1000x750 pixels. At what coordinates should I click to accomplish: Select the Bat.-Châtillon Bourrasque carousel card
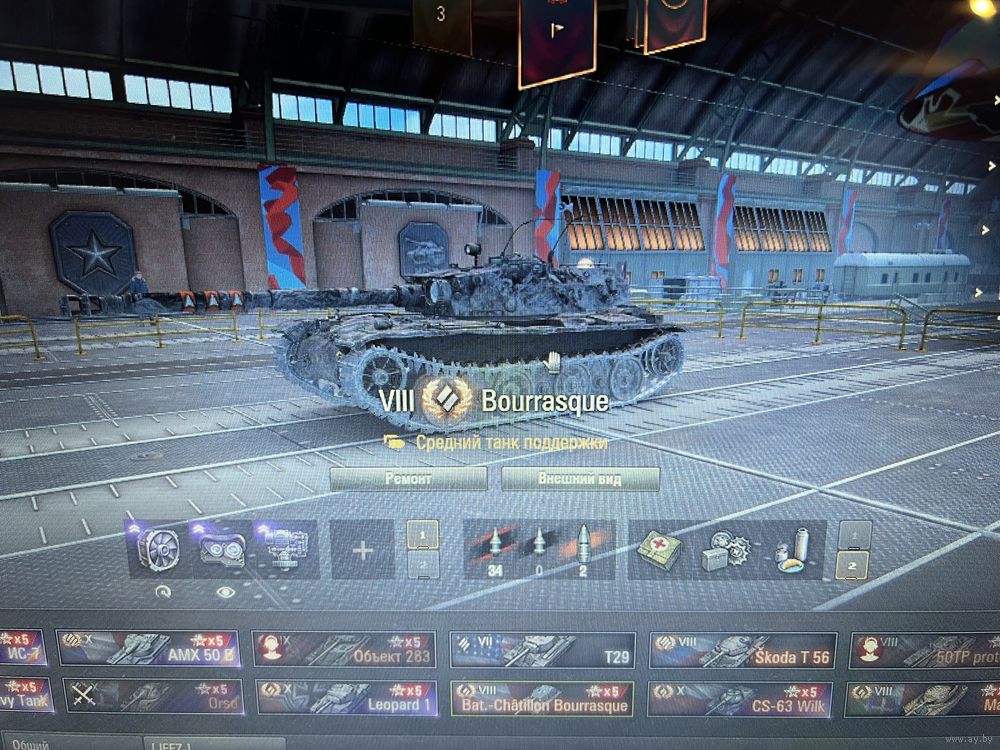coord(542,698)
